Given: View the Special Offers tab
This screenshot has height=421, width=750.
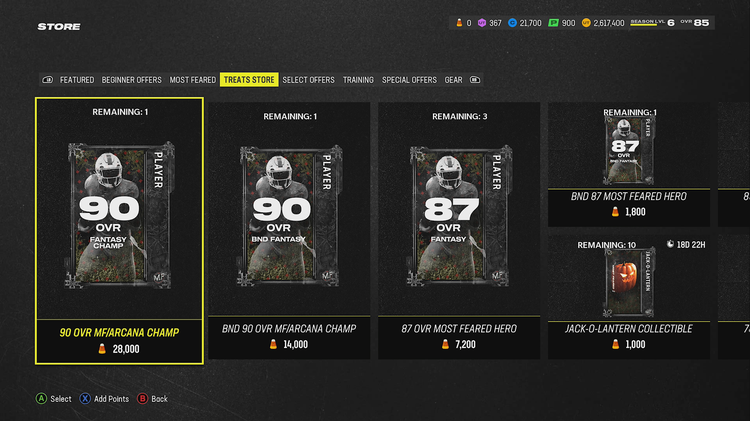Looking at the screenshot, I should [409, 80].
